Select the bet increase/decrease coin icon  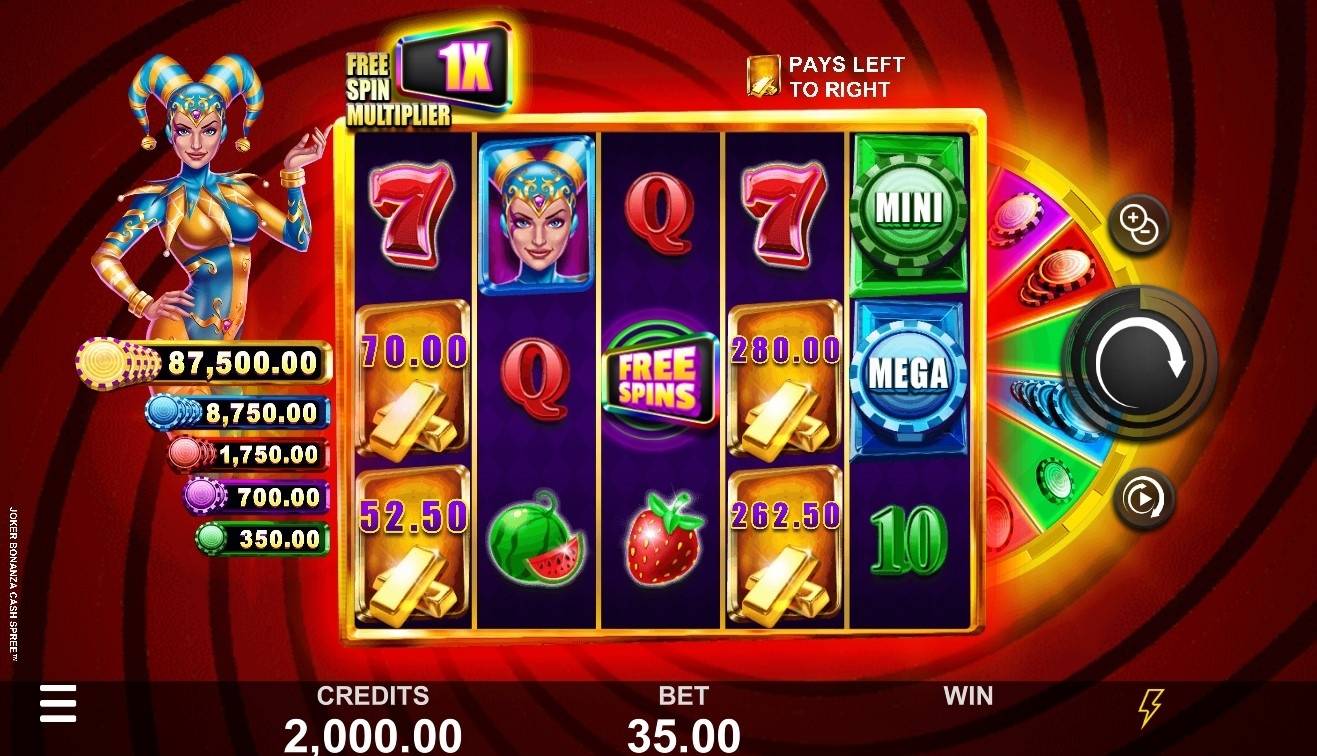(x=1140, y=222)
